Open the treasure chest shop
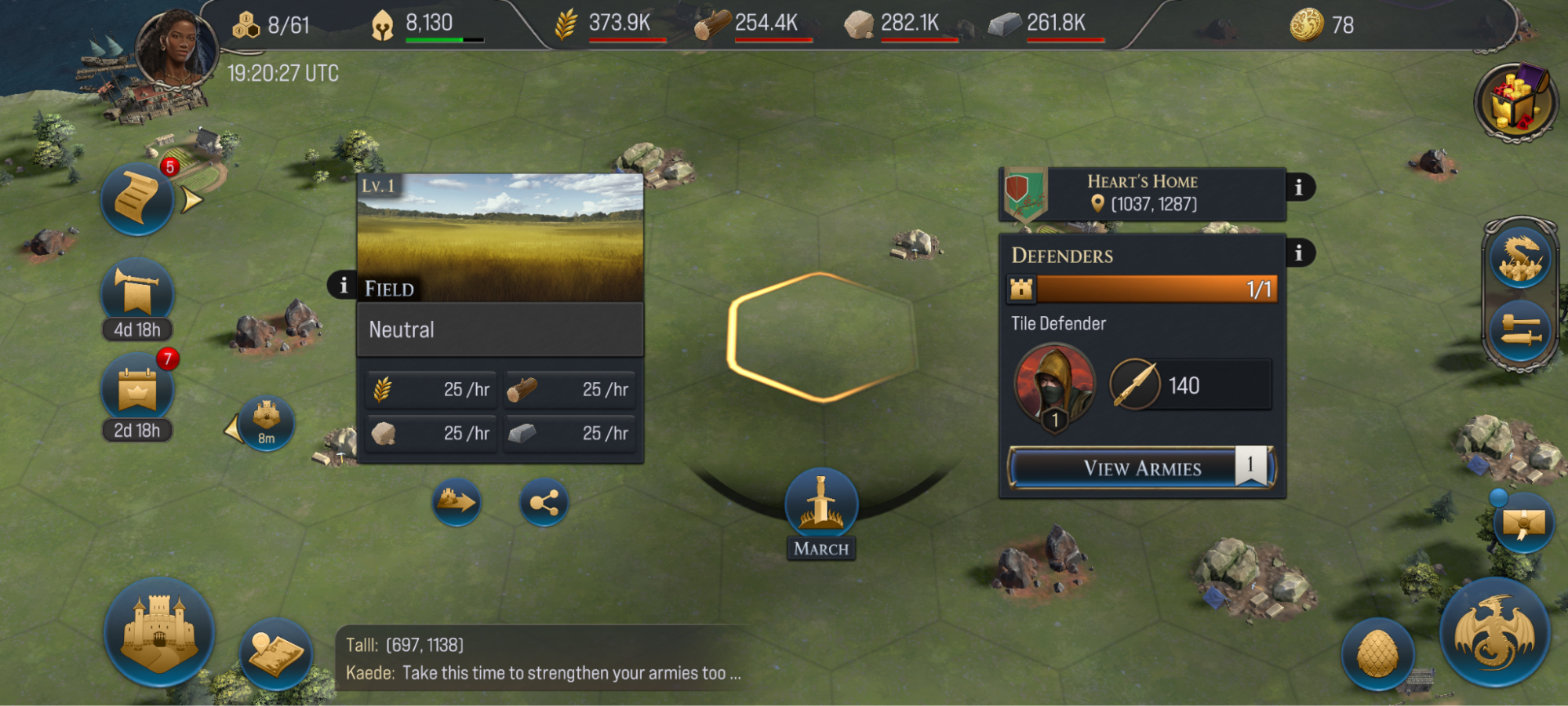Screen dimensions: 1568x706 [1515, 102]
